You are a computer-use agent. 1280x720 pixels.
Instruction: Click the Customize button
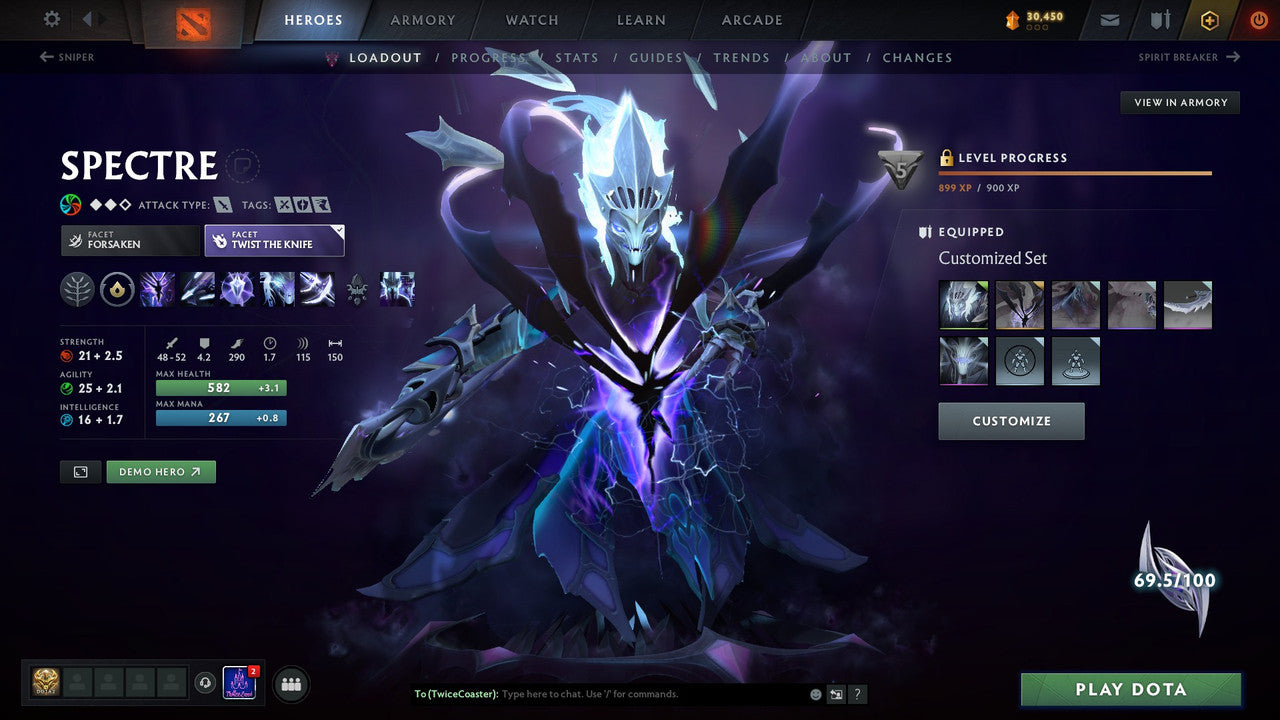click(x=1011, y=421)
